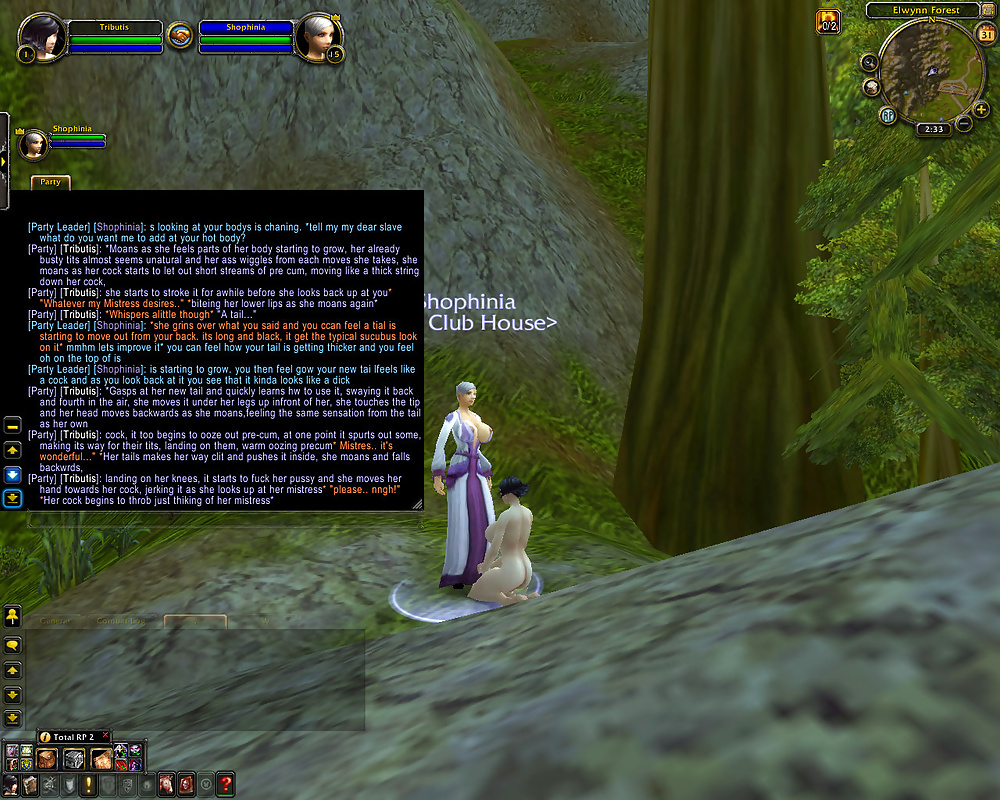Click the handshake icon between unit frames
The image size is (1000, 800).
coord(180,36)
